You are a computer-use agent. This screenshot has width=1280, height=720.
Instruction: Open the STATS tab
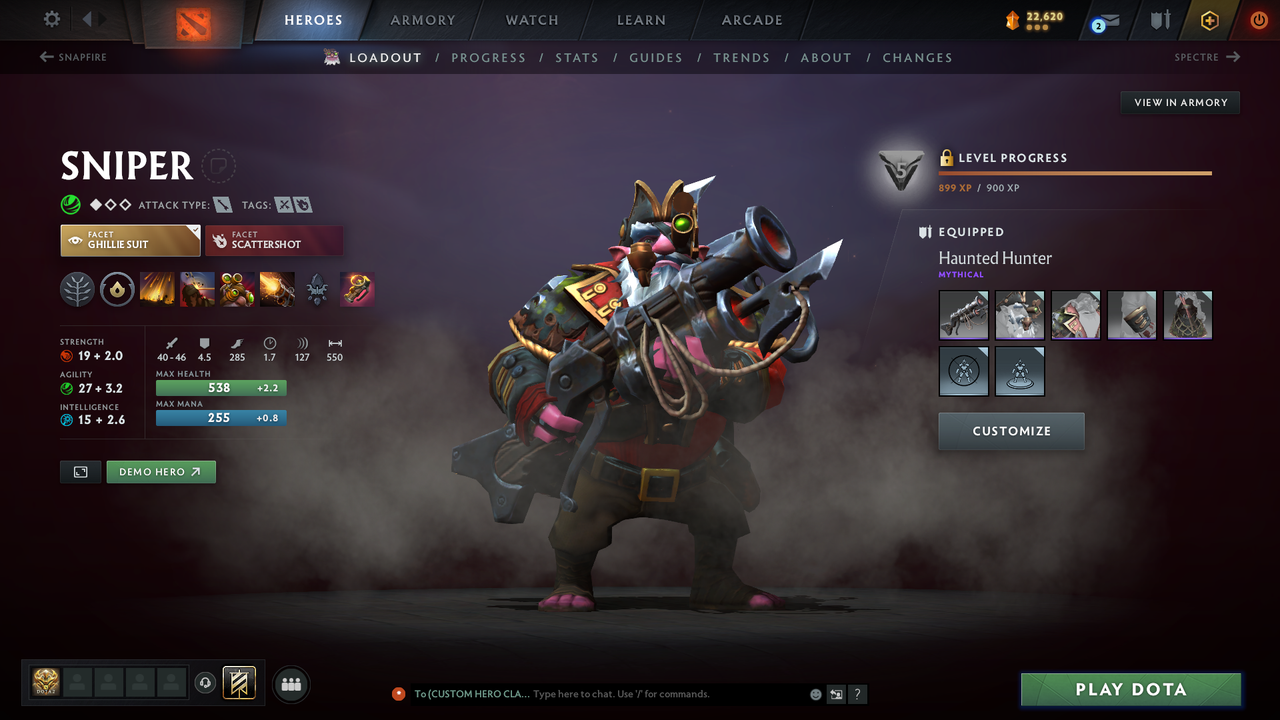(577, 57)
